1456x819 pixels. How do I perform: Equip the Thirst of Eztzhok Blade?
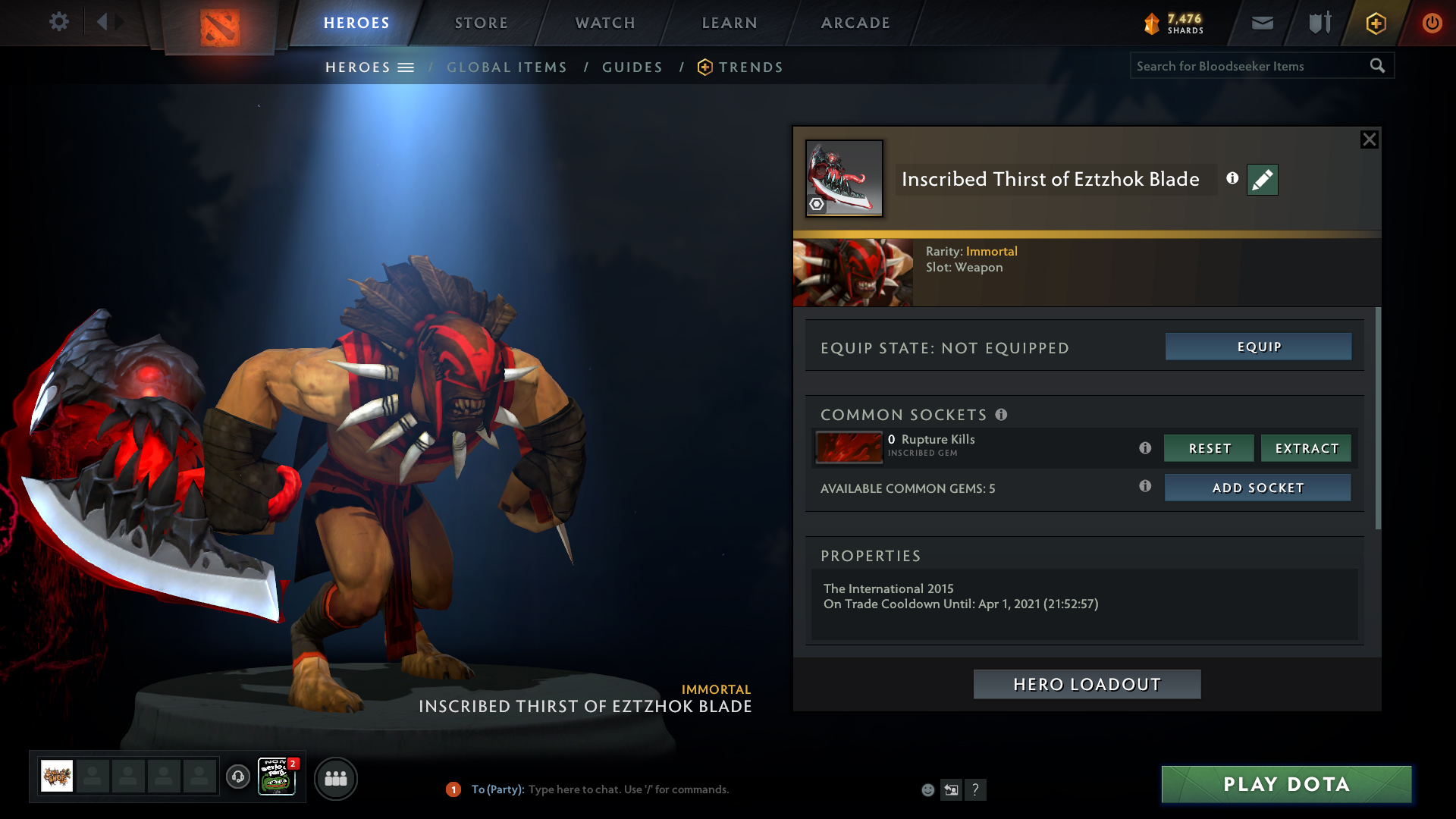tap(1258, 347)
